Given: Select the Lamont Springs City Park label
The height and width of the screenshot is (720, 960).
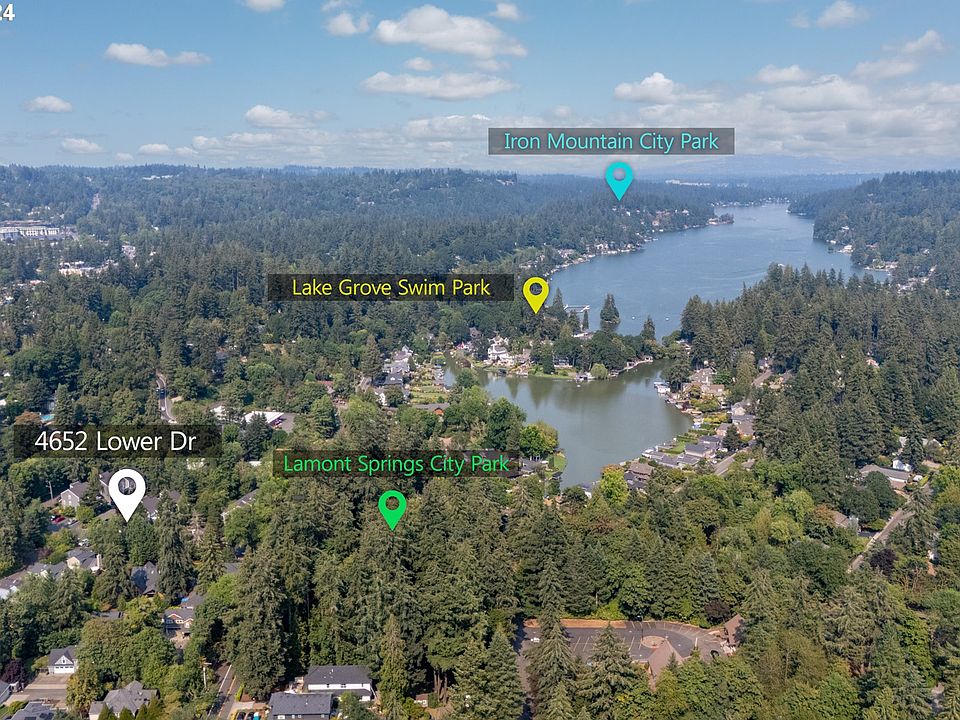Looking at the screenshot, I should (396, 464).
